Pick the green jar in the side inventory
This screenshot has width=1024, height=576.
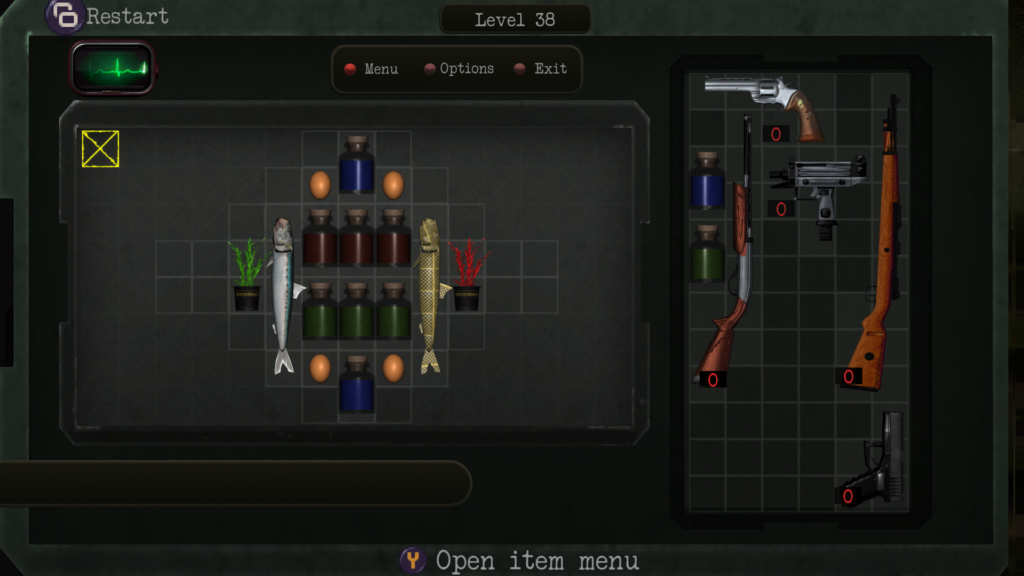click(x=707, y=254)
